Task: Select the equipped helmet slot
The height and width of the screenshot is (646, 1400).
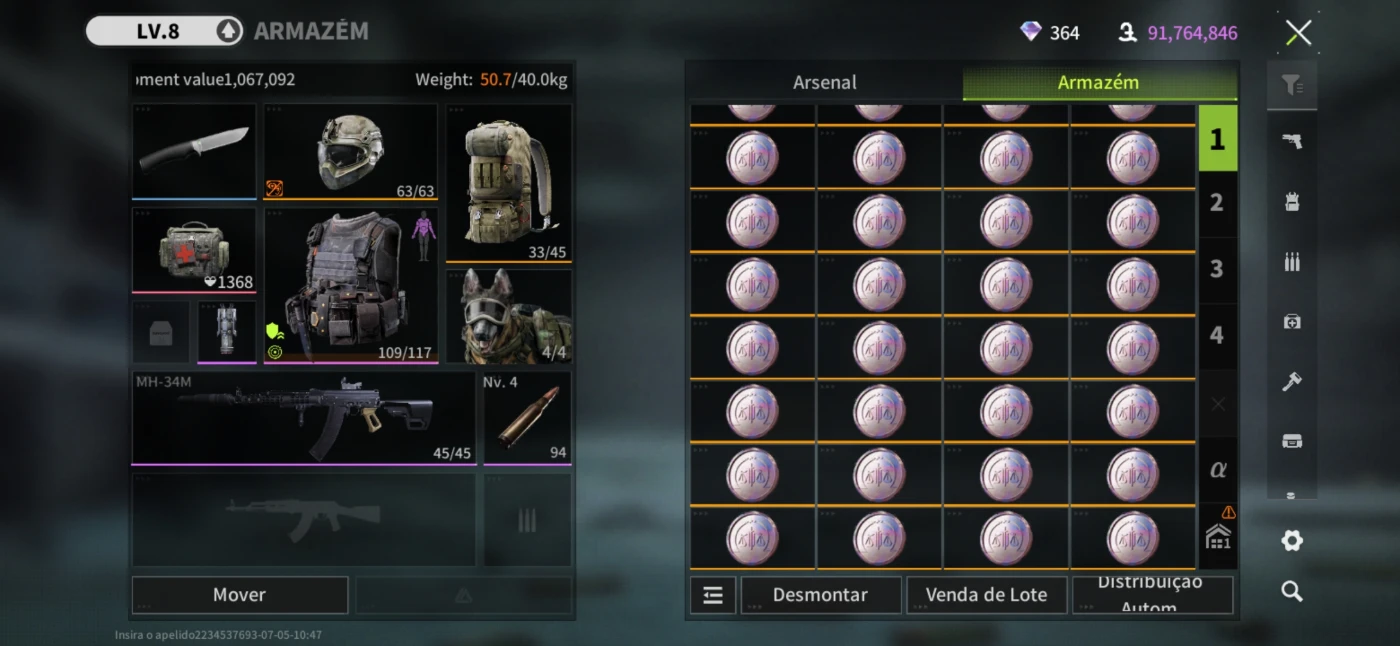Action: coord(350,151)
